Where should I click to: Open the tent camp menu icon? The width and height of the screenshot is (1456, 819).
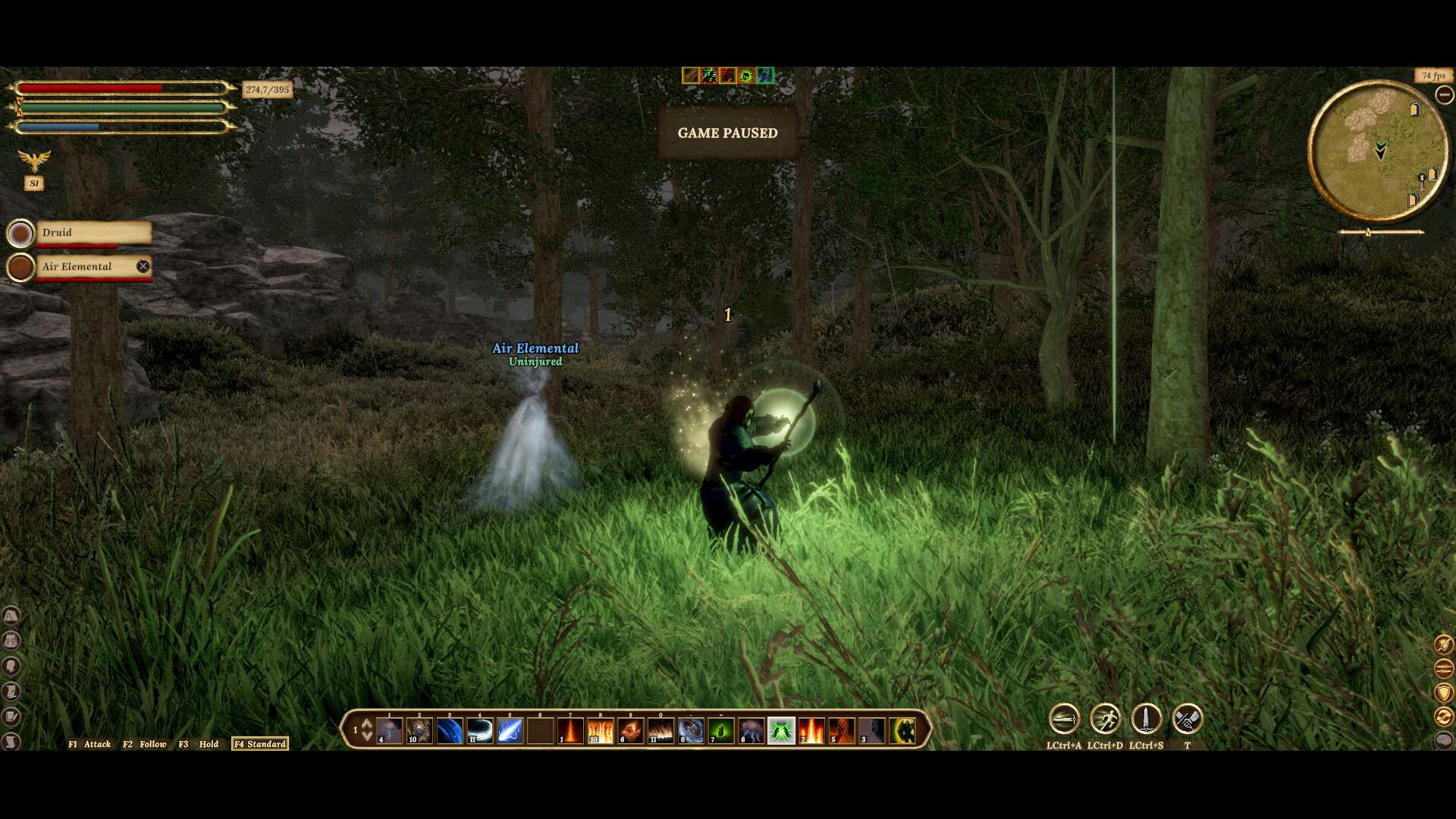11,615
